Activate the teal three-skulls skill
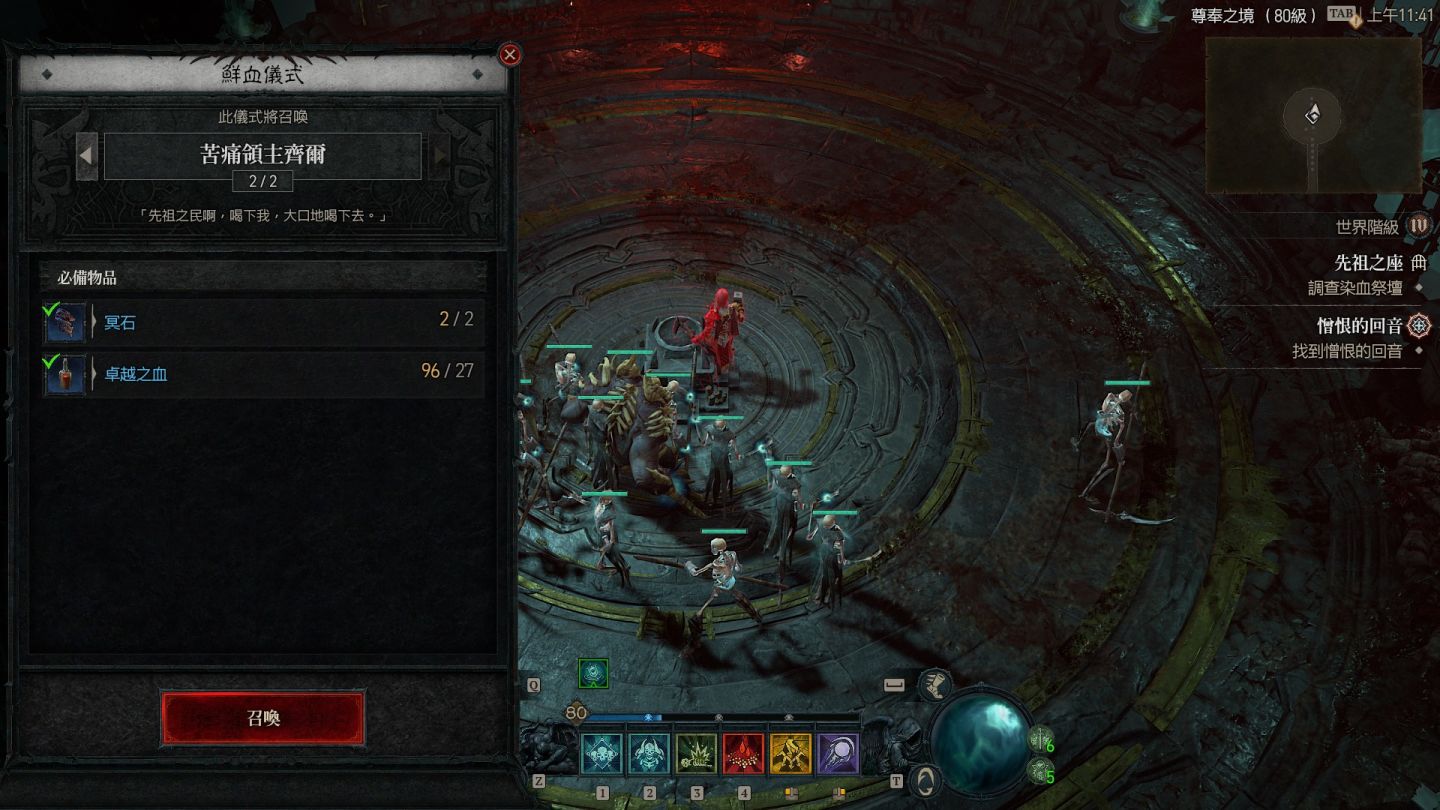The image size is (1440, 810). tap(602, 754)
